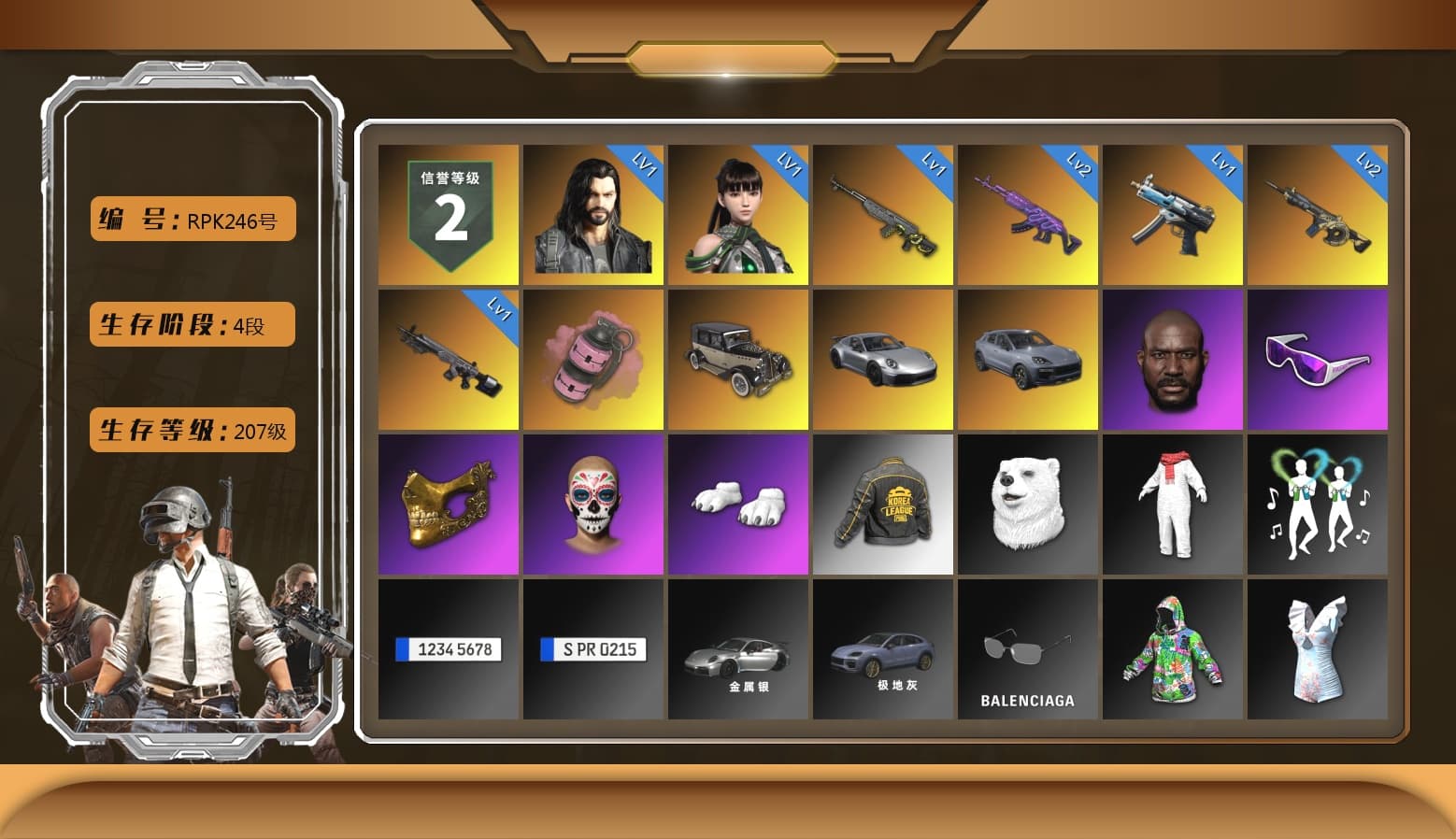1456x839 pixels.
Task: Click the pink grenade skin item
Action: coord(593,358)
